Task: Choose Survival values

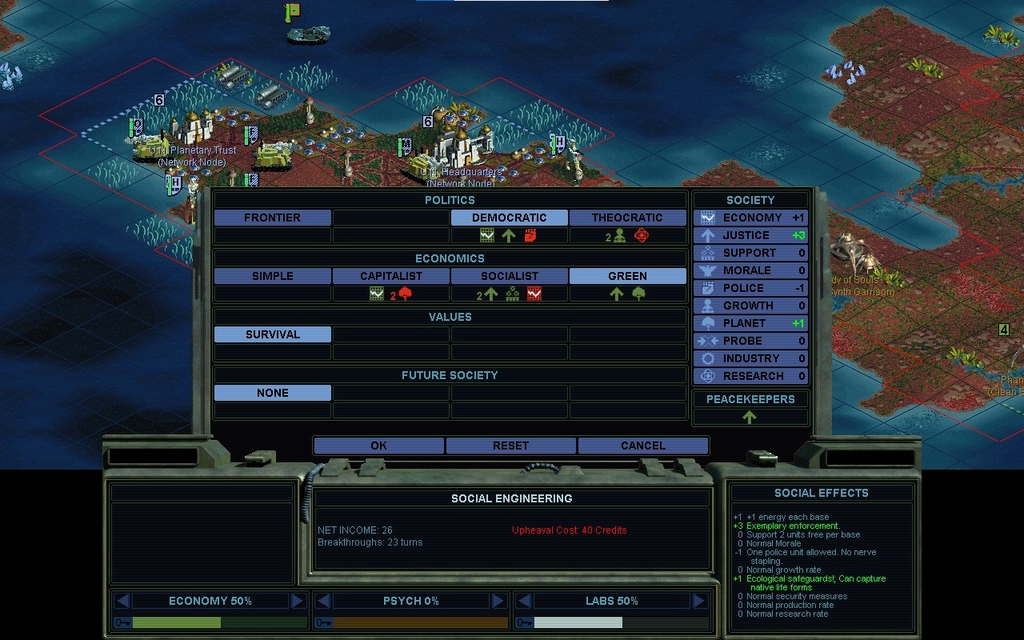Action: (272, 335)
